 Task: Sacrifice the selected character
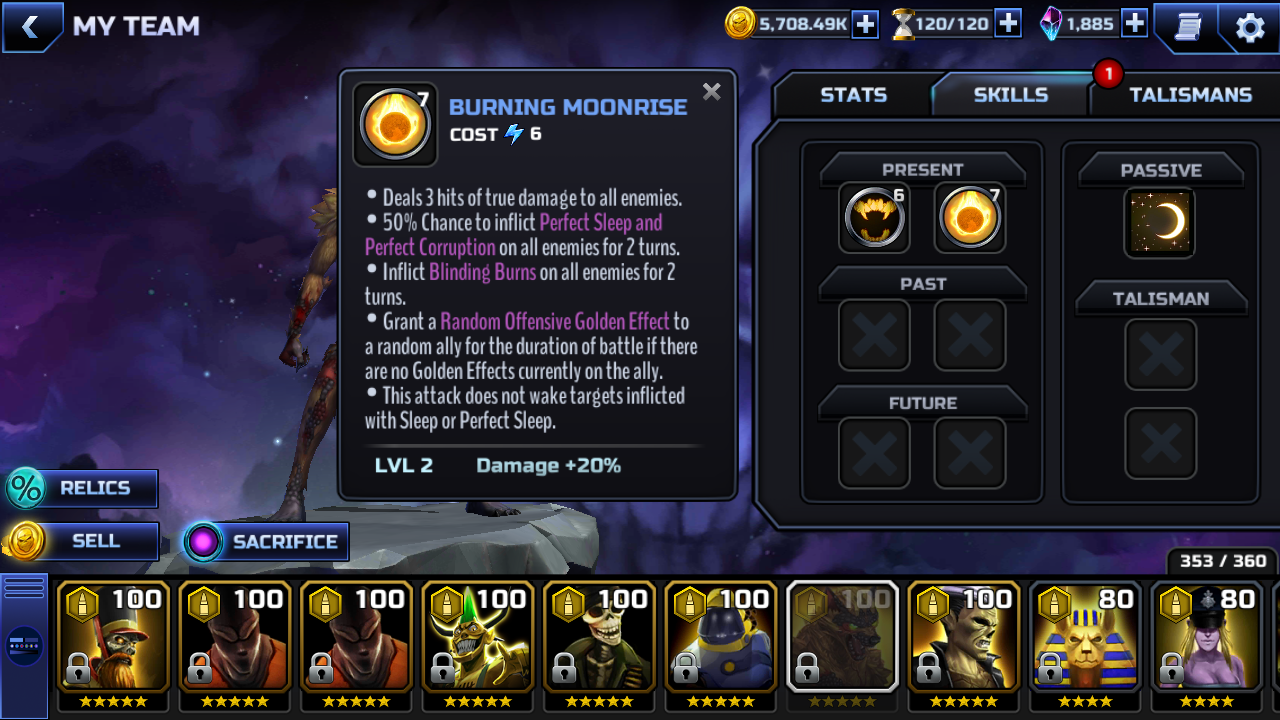pos(268,542)
